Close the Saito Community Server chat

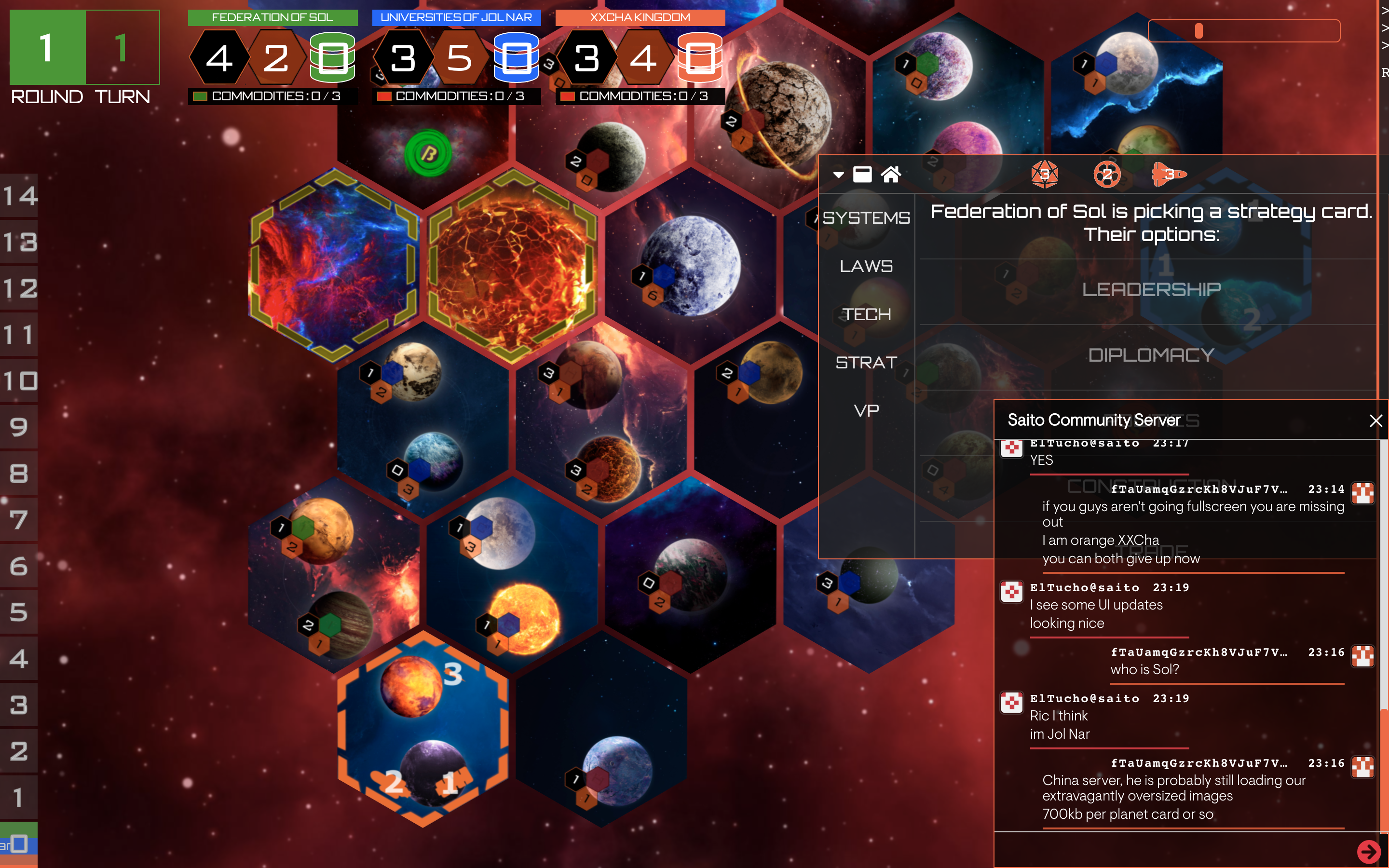(1375, 421)
